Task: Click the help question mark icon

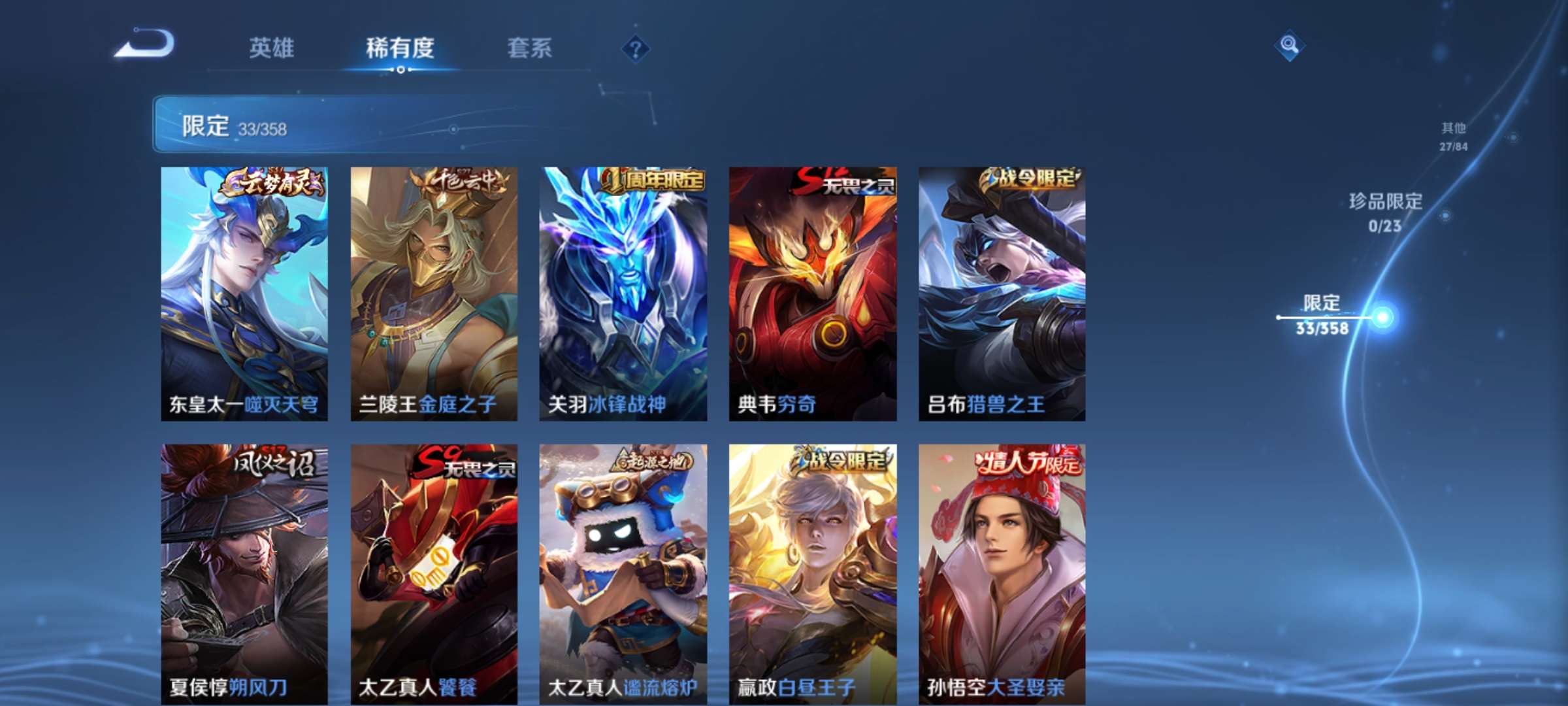Action: click(x=637, y=47)
